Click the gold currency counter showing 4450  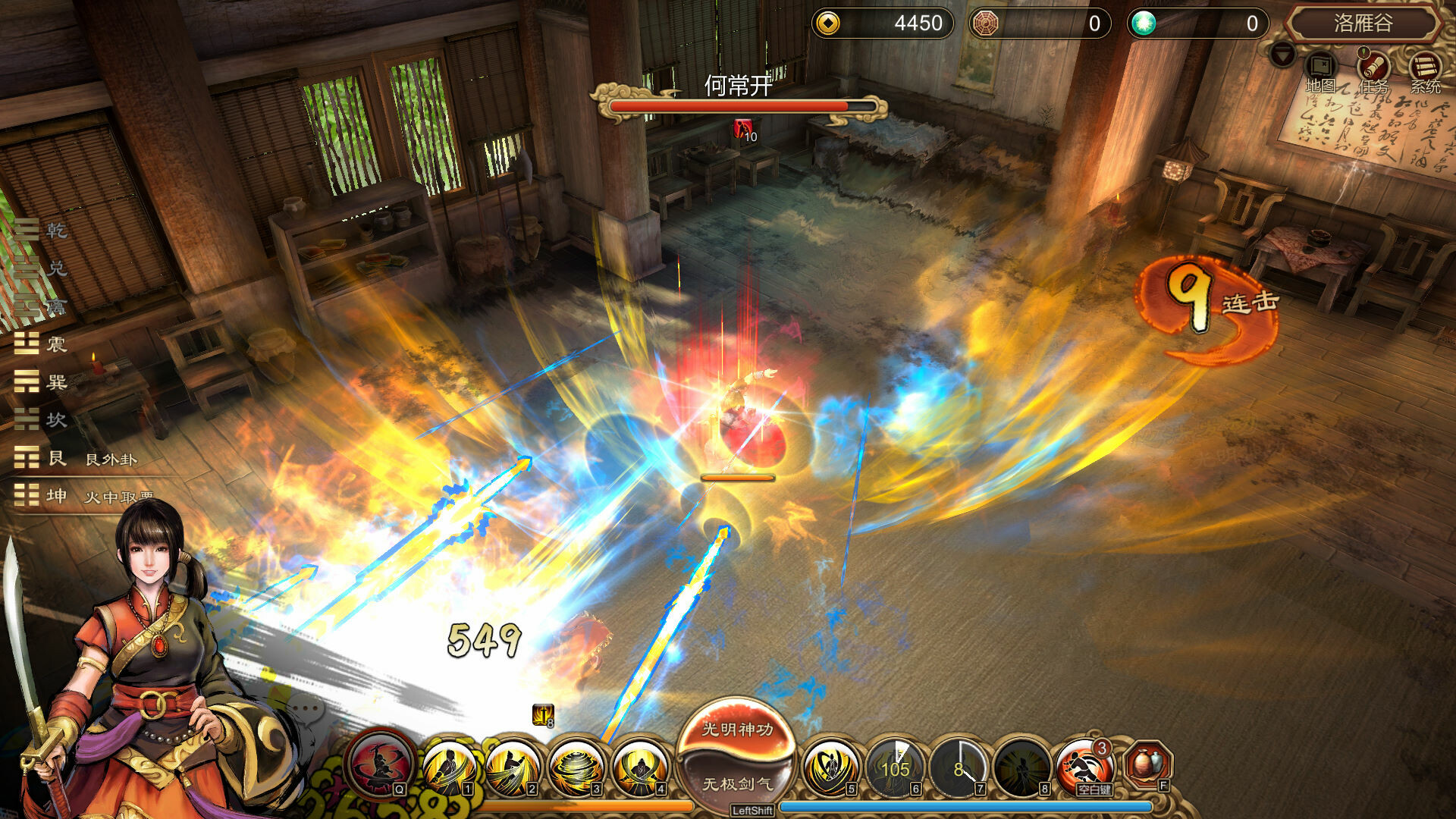click(883, 24)
